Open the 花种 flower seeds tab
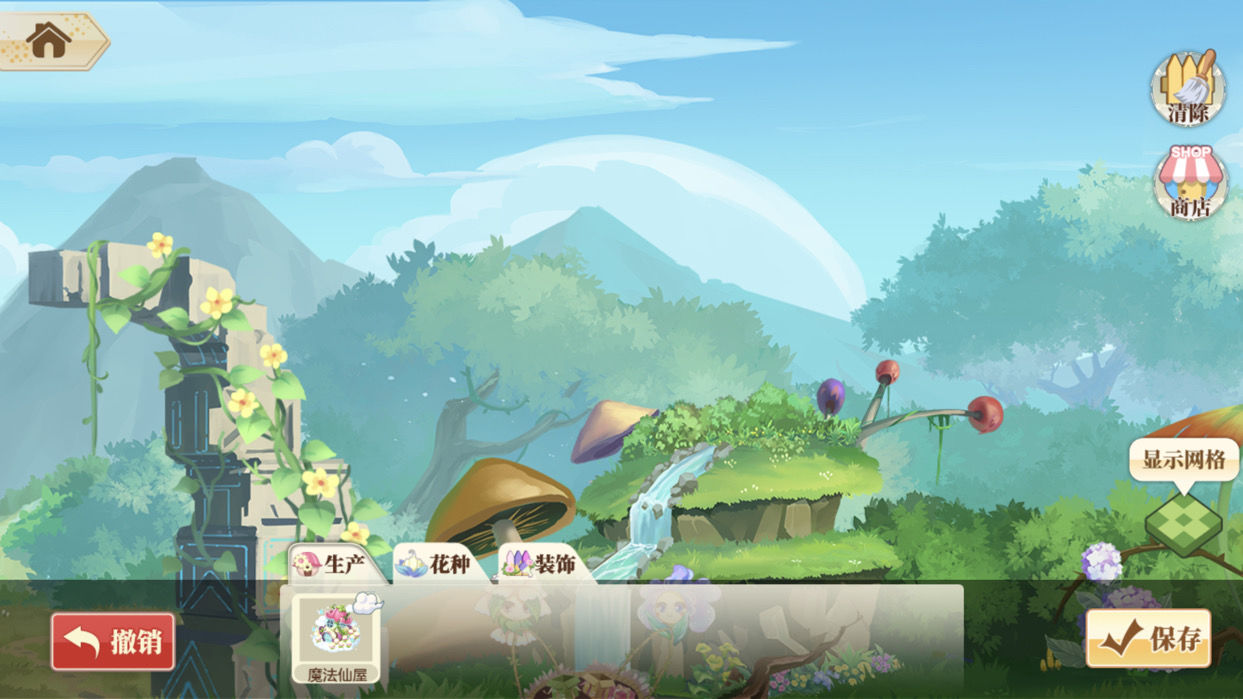 coord(438,565)
